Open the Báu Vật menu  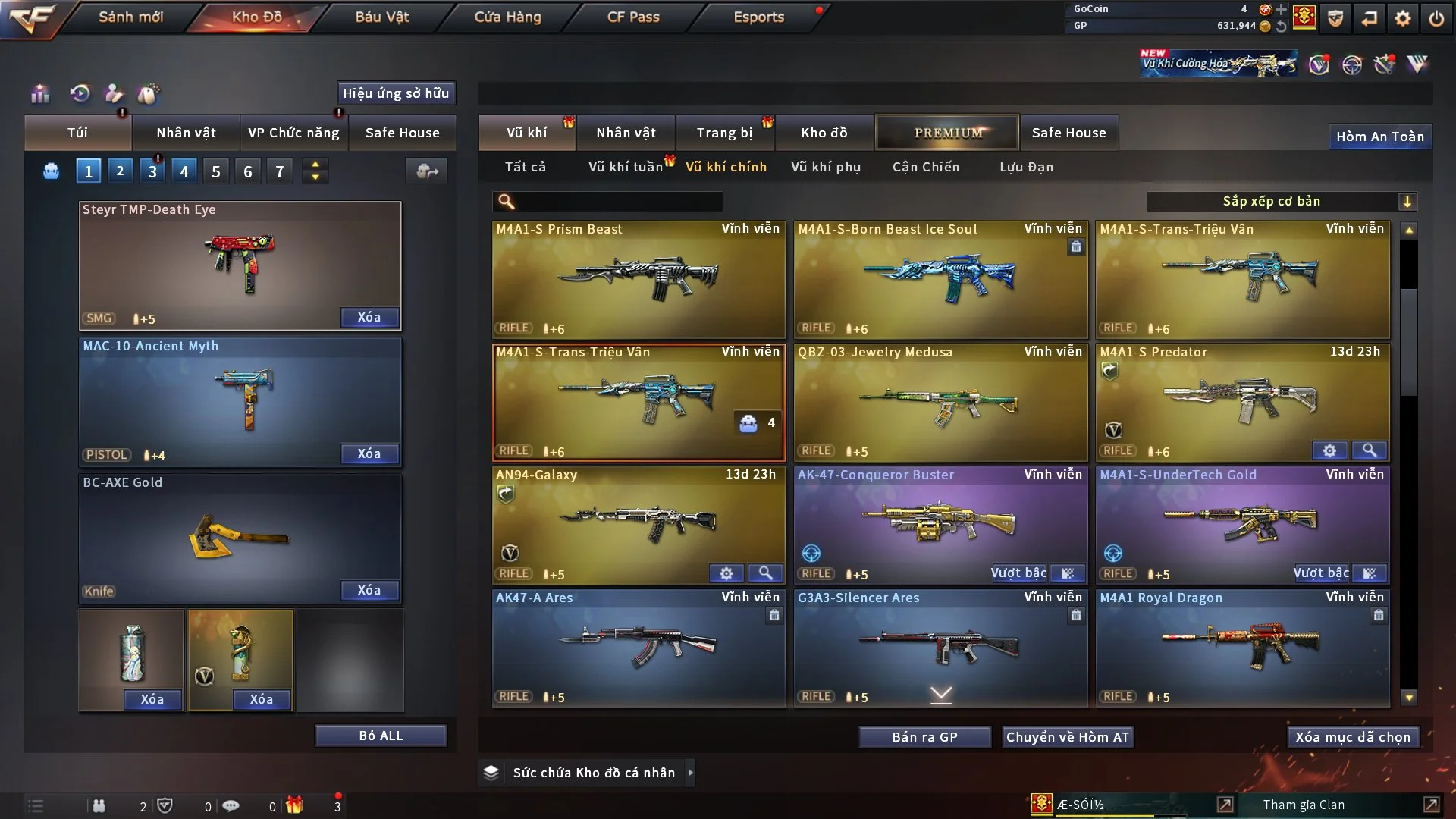pyautogui.click(x=381, y=17)
